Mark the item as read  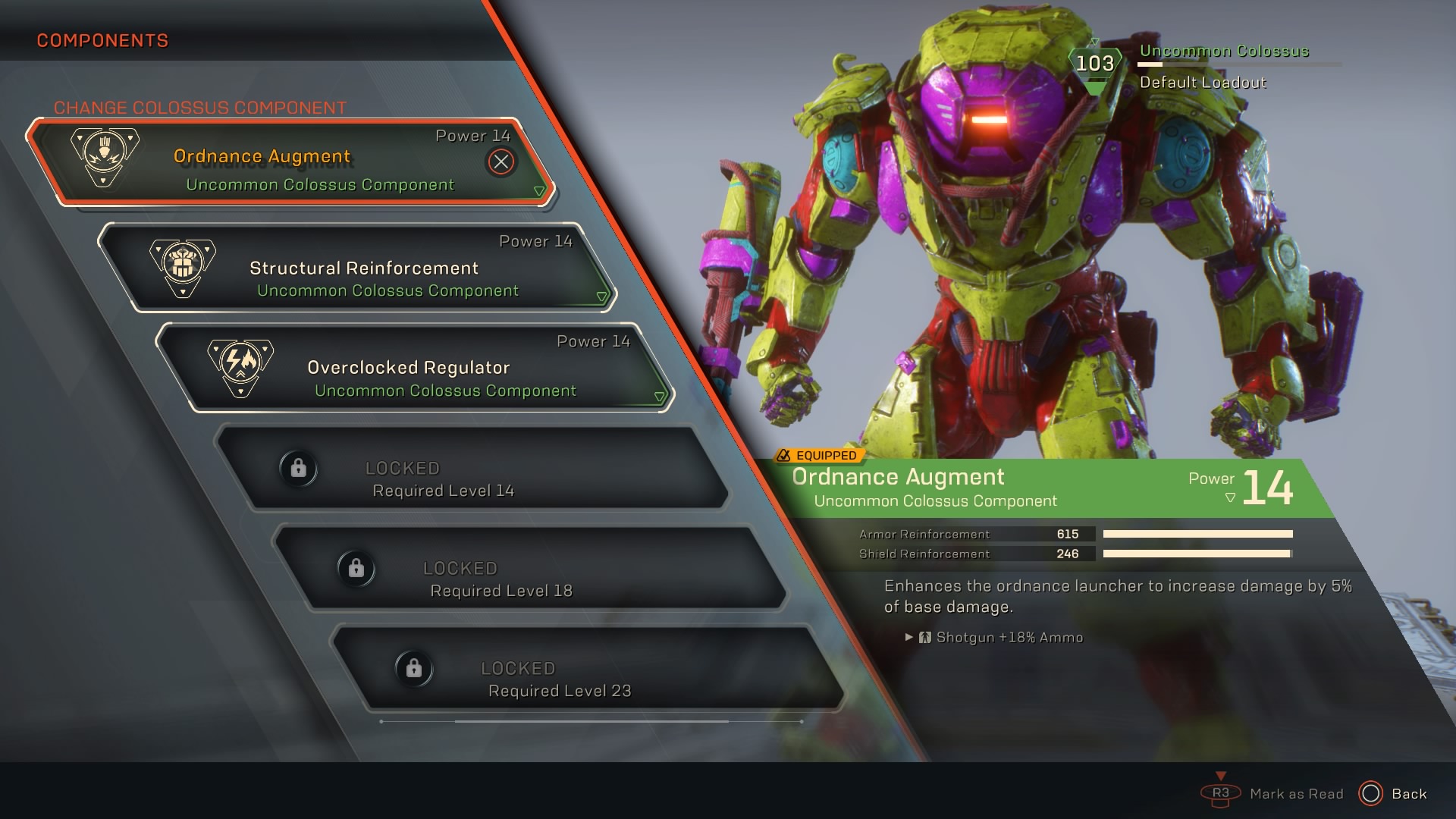[x=1272, y=794]
